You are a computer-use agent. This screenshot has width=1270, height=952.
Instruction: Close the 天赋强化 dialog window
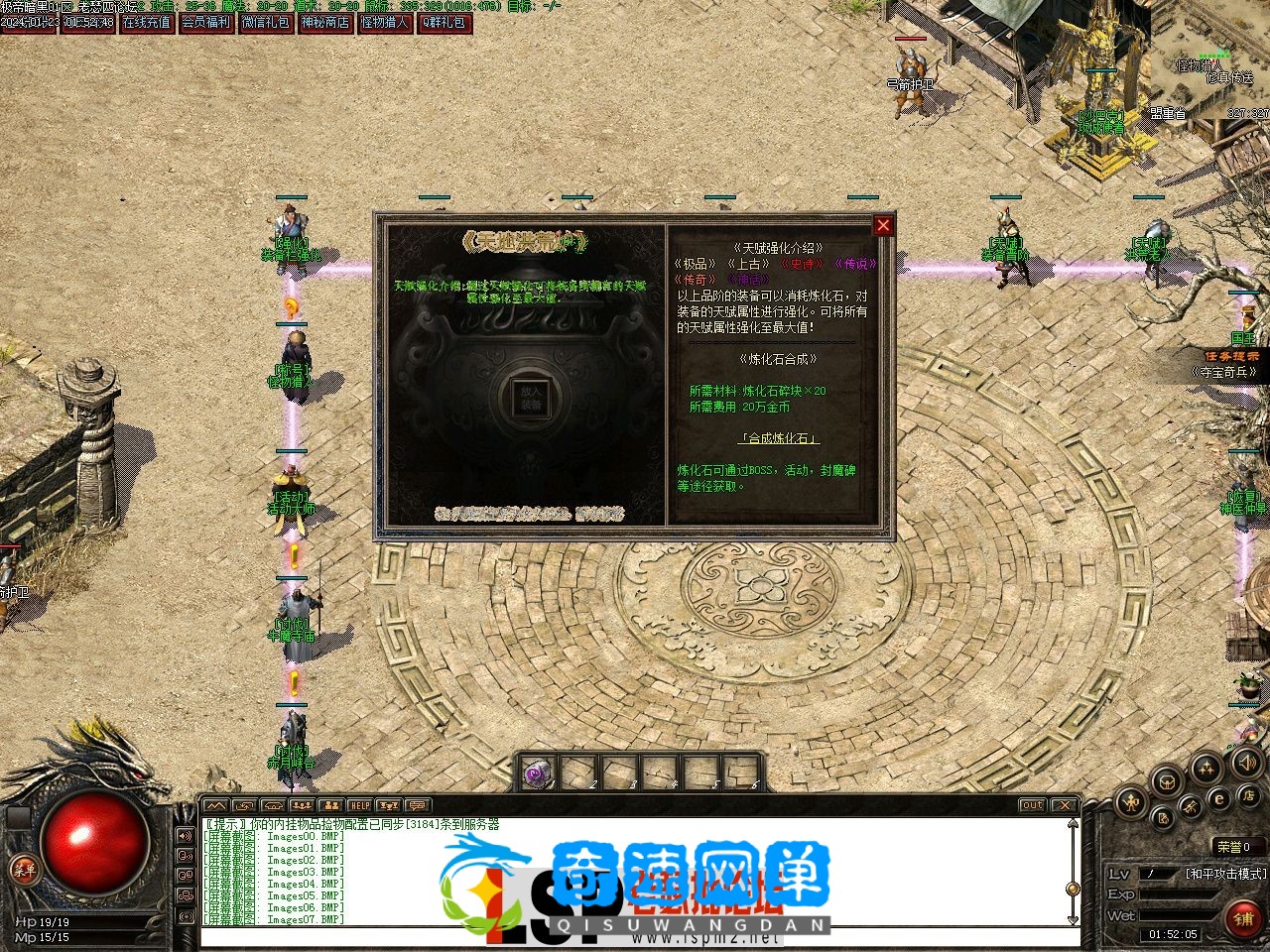point(882,226)
